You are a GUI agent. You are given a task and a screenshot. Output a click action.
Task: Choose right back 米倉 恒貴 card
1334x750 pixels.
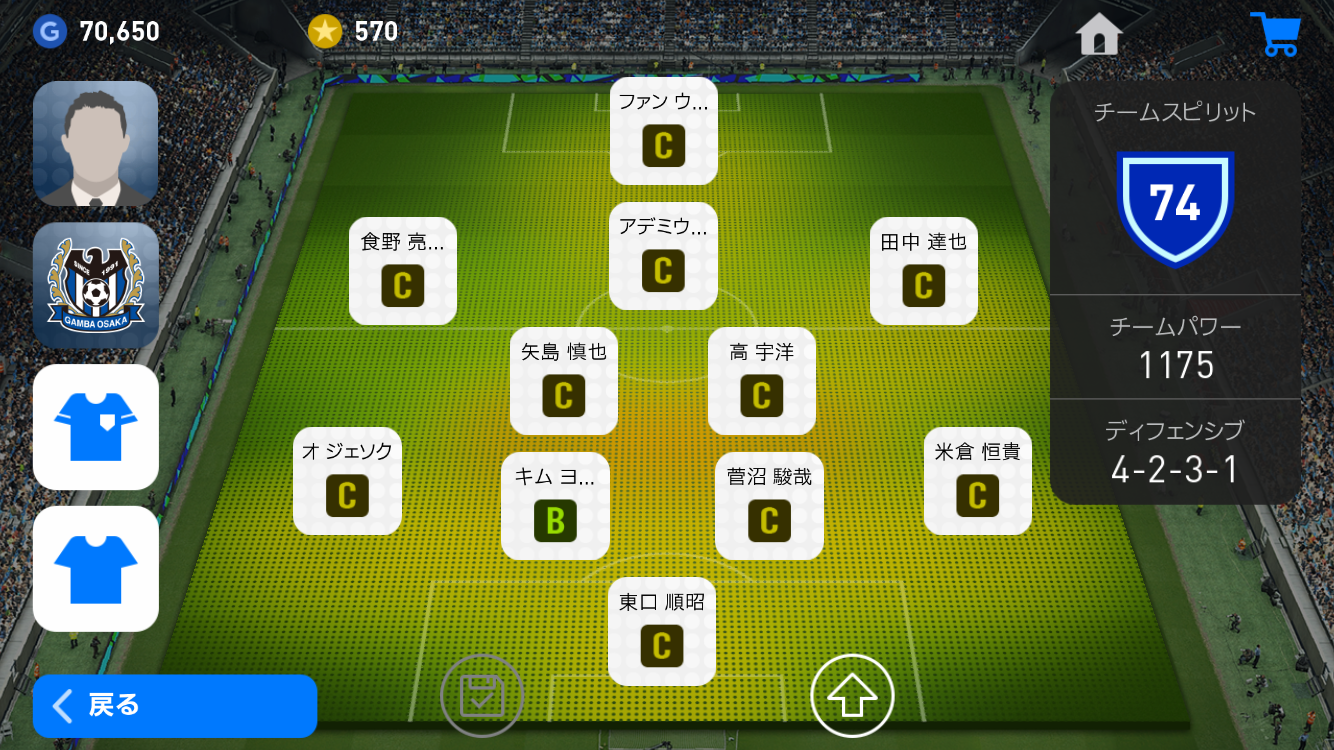pyautogui.click(x=977, y=481)
